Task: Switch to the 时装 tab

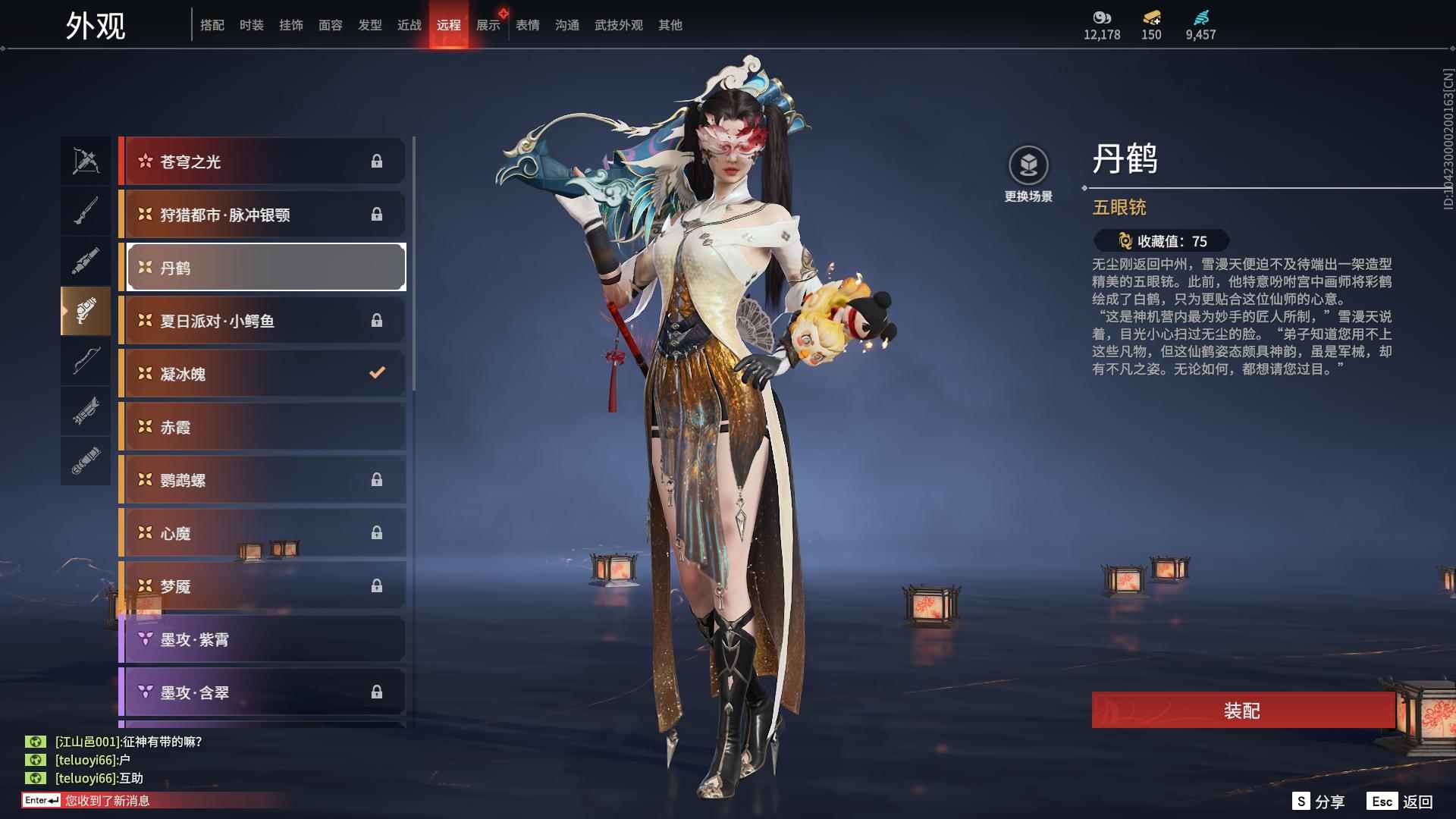Action: pyautogui.click(x=251, y=24)
